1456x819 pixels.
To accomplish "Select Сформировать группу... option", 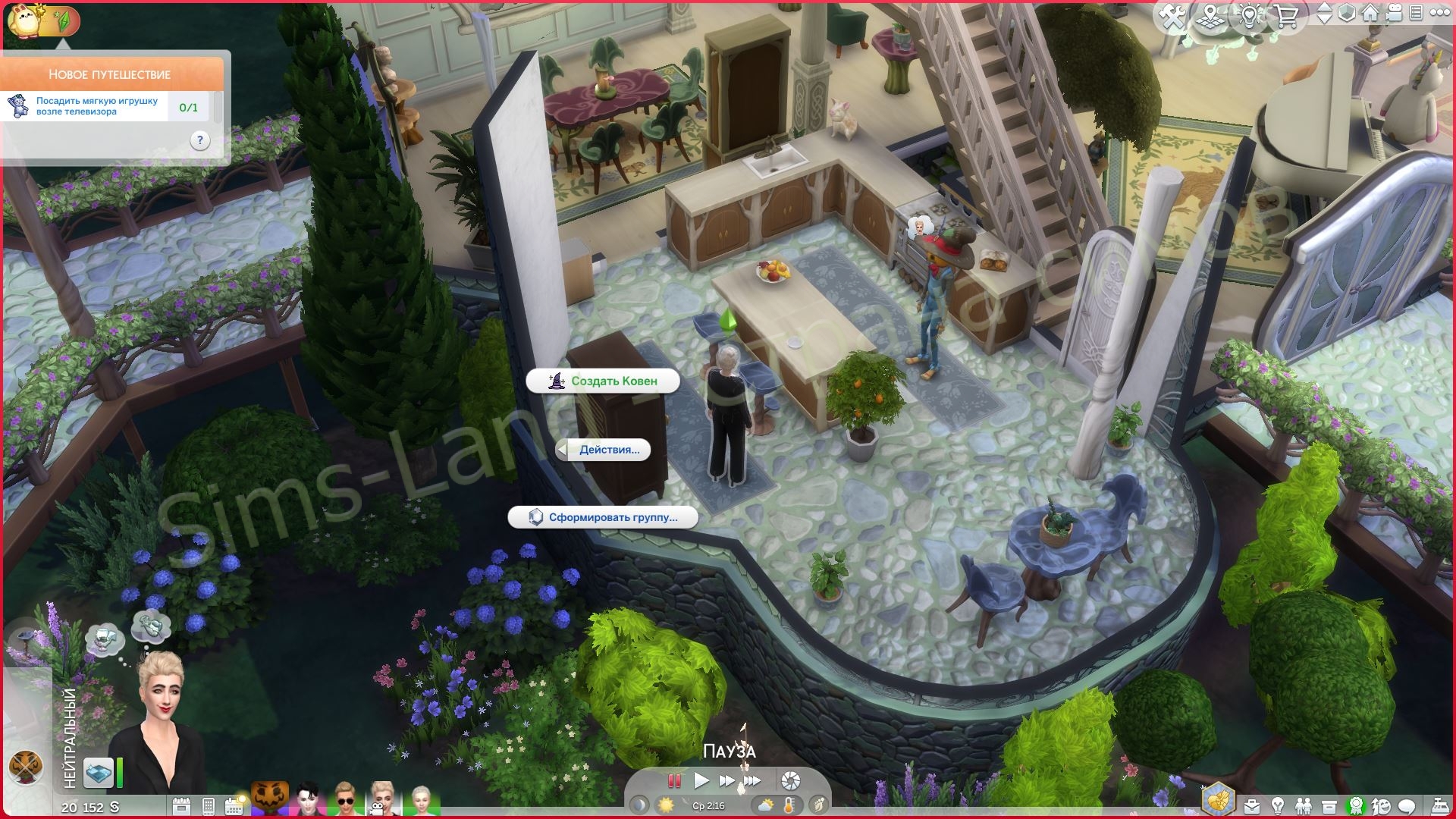I will [603, 517].
